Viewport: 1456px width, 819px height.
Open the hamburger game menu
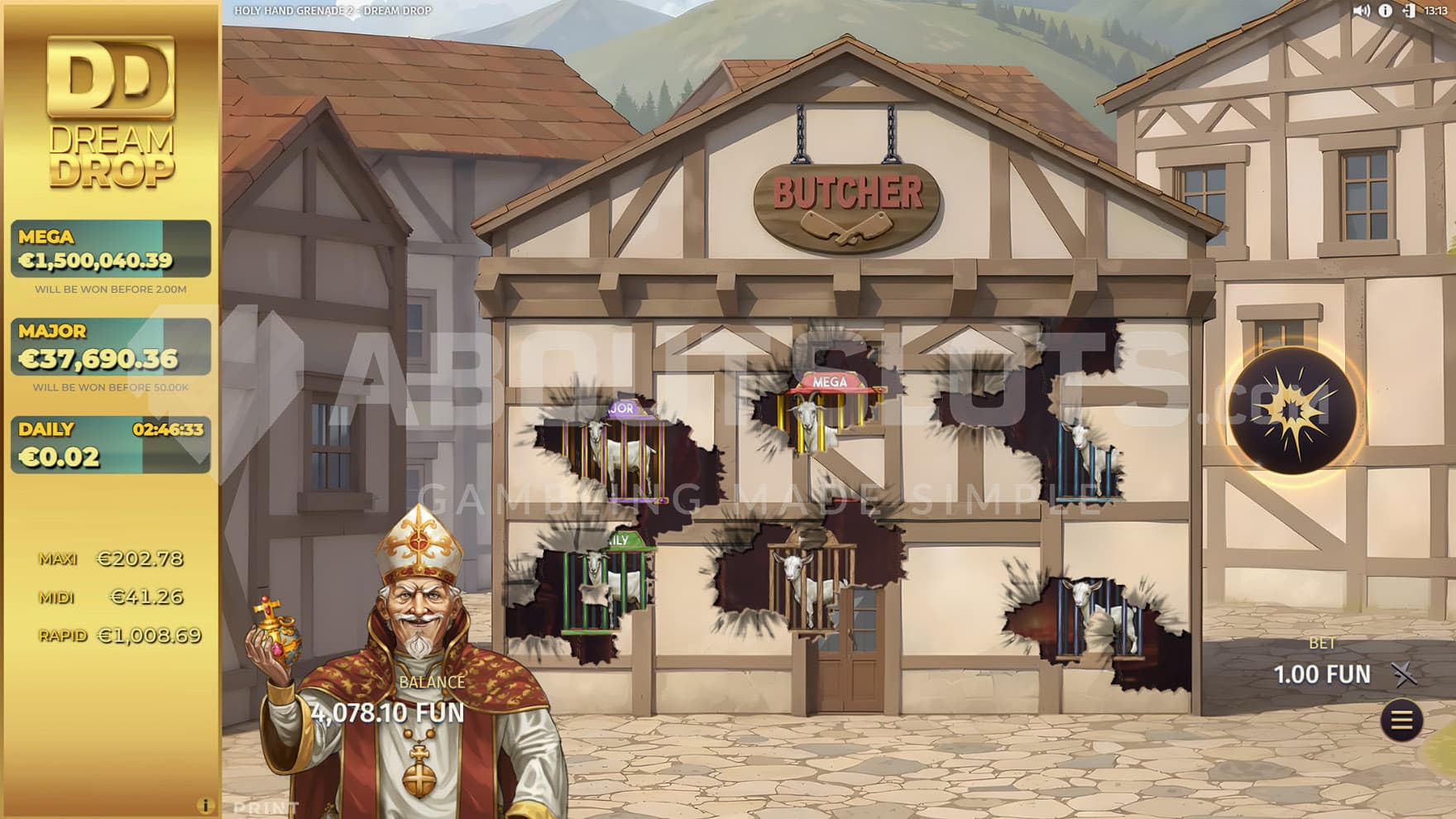tap(1401, 721)
